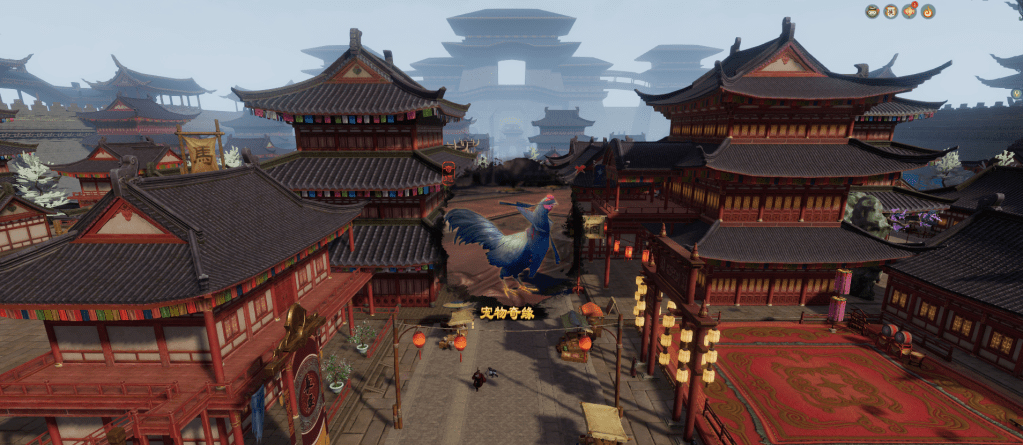Open the hat-wearing character face icon
The width and height of the screenshot is (1023, 445).
(872, 11)
